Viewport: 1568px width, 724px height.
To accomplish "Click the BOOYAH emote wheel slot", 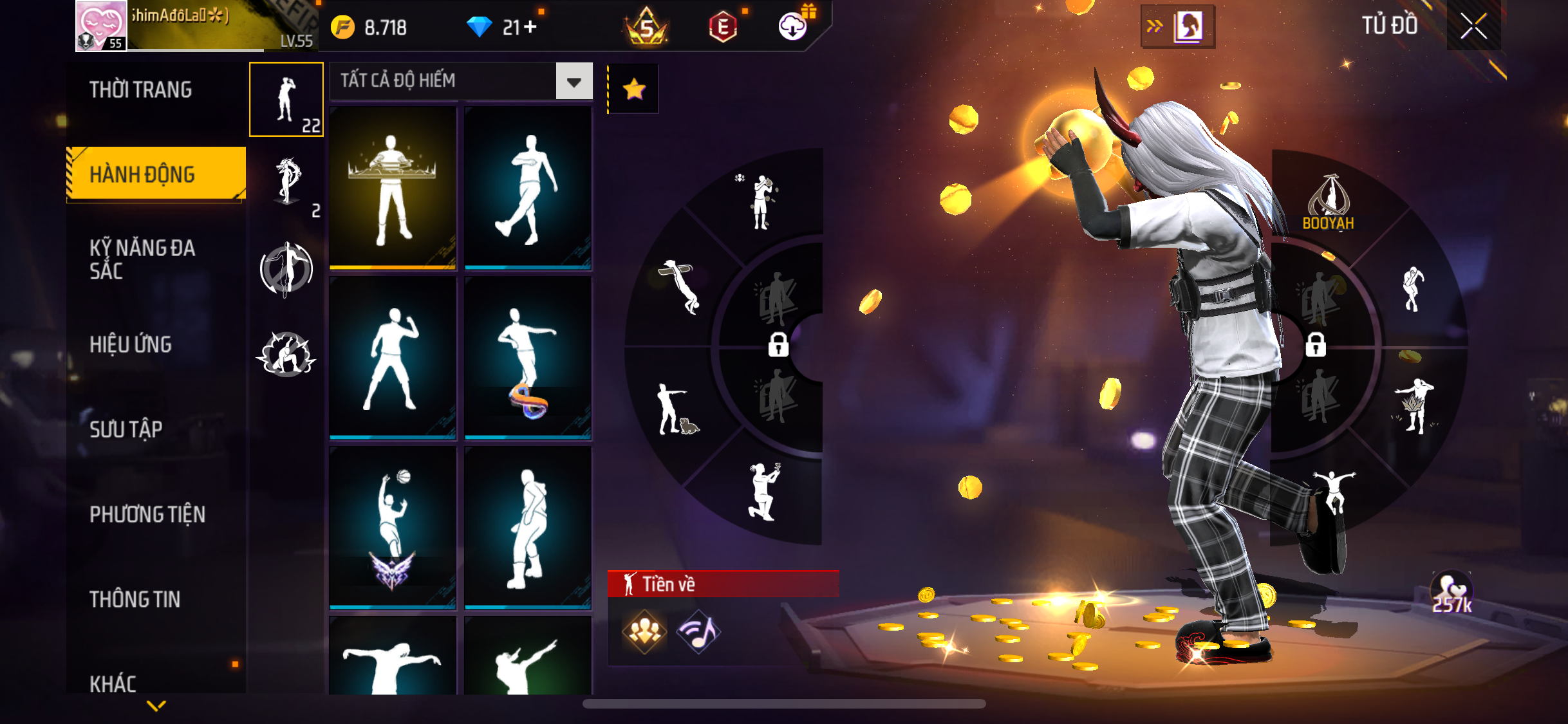I will point(1328,203).
